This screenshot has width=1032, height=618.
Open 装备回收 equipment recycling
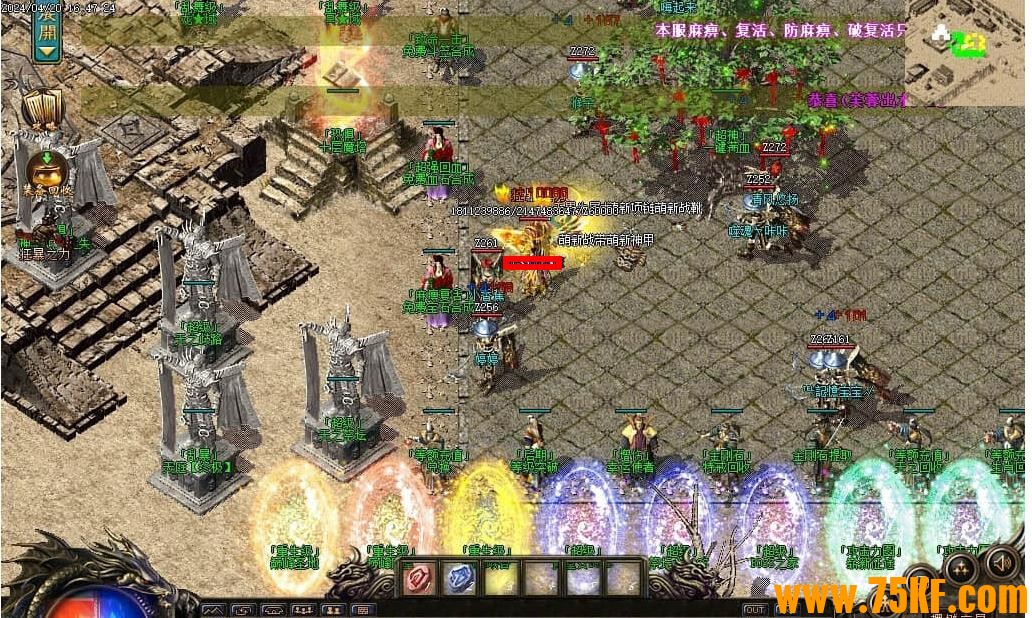click(44, 170)
